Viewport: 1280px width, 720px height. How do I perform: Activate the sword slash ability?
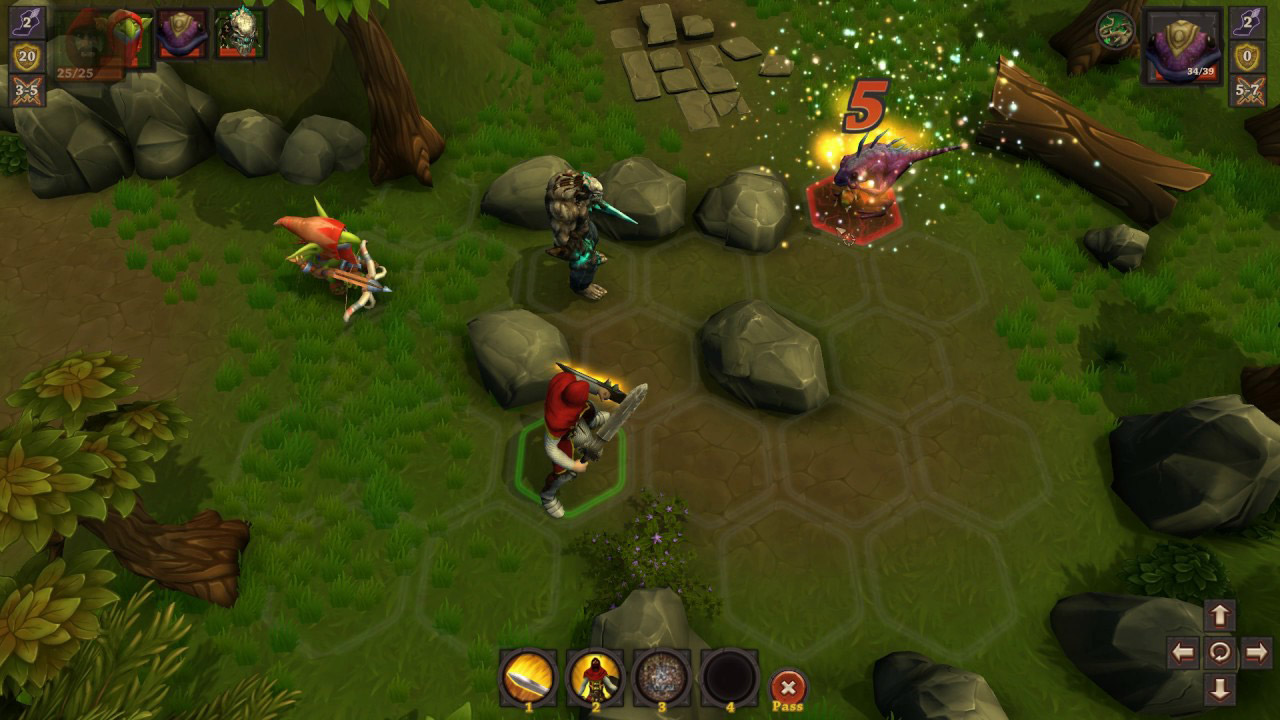[x=528, y=677]
